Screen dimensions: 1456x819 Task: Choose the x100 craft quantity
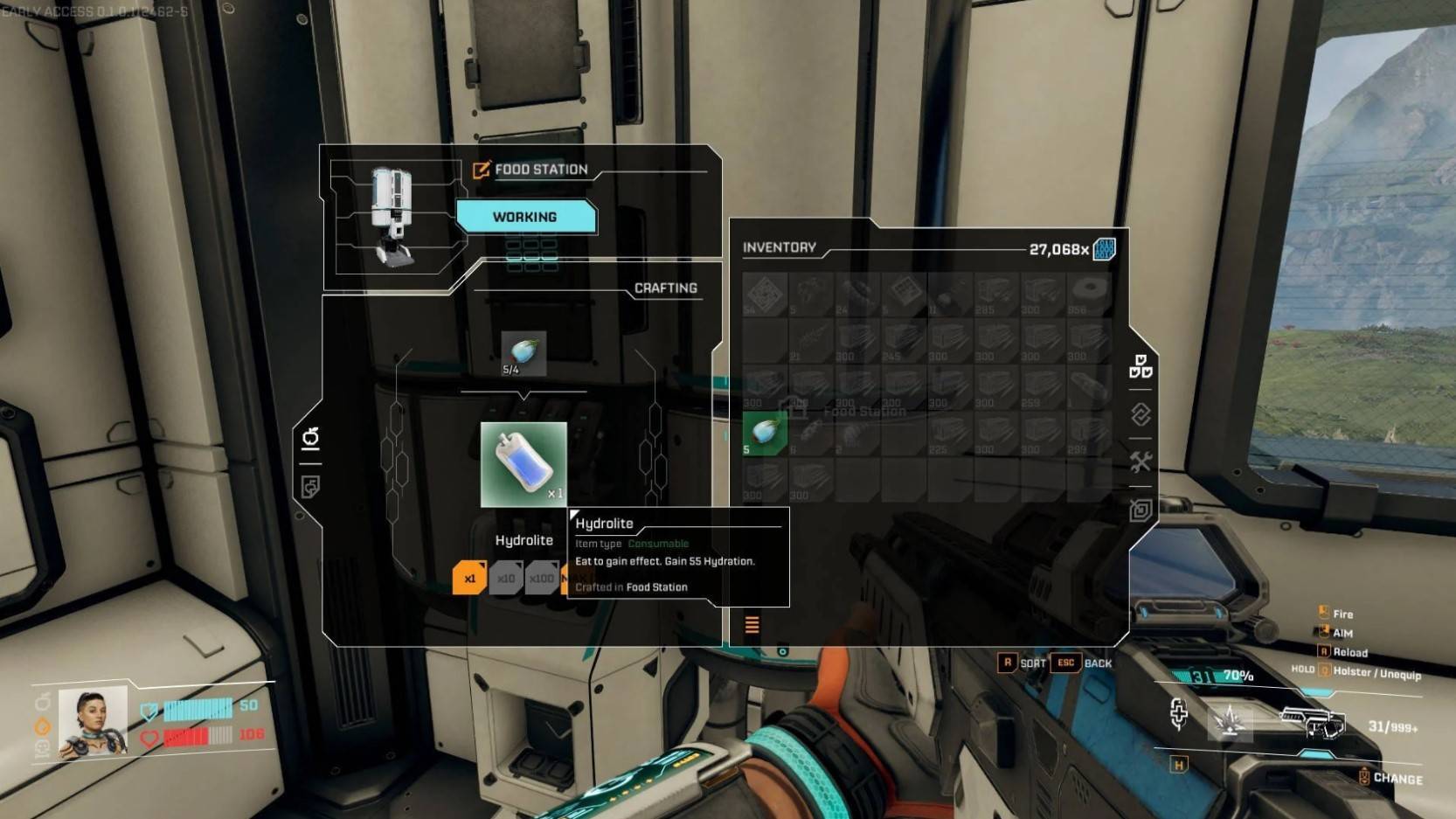pyautogui.click(x=542, y=578)
